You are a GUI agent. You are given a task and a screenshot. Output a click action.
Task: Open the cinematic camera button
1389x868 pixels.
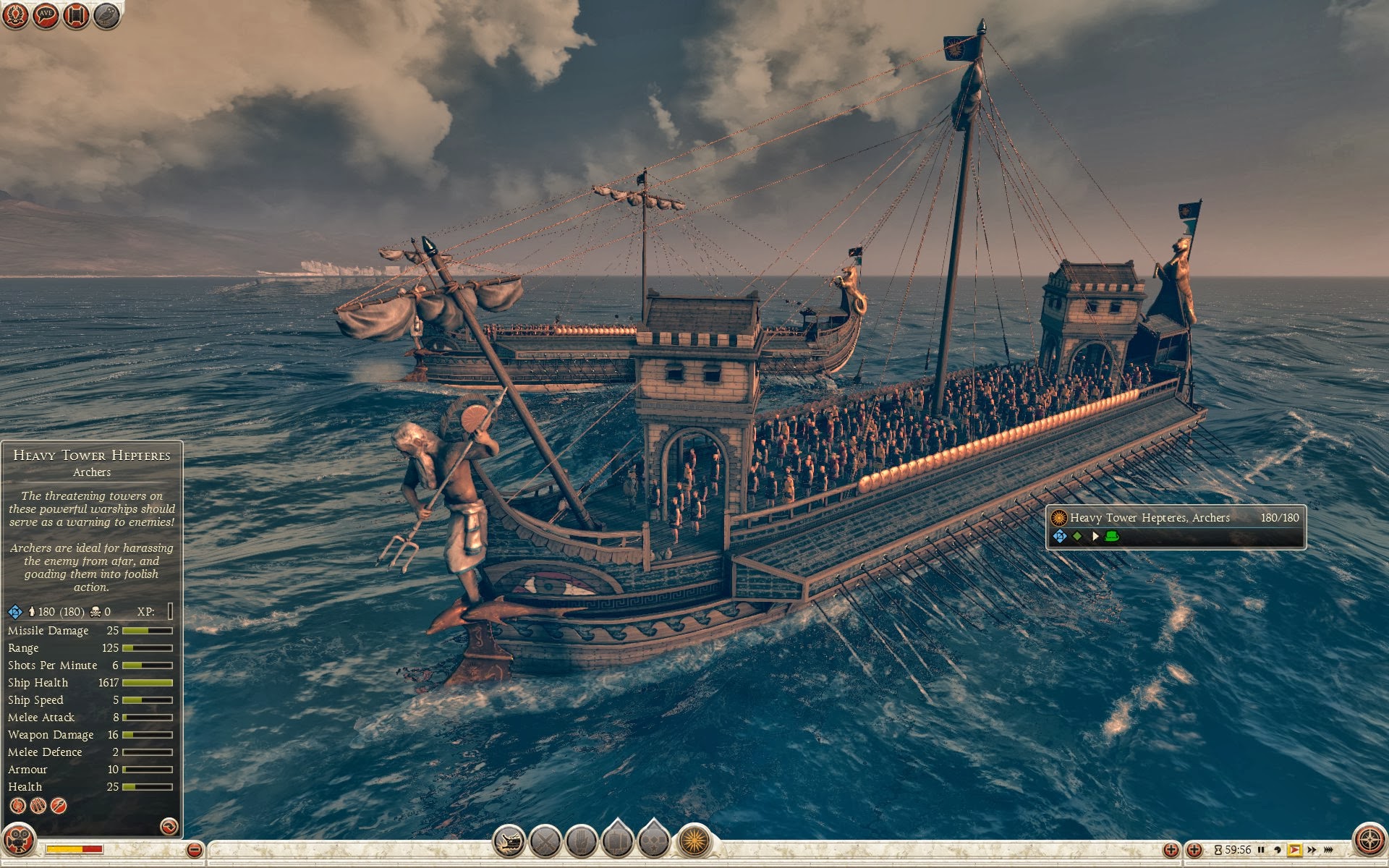pos(18,841)
